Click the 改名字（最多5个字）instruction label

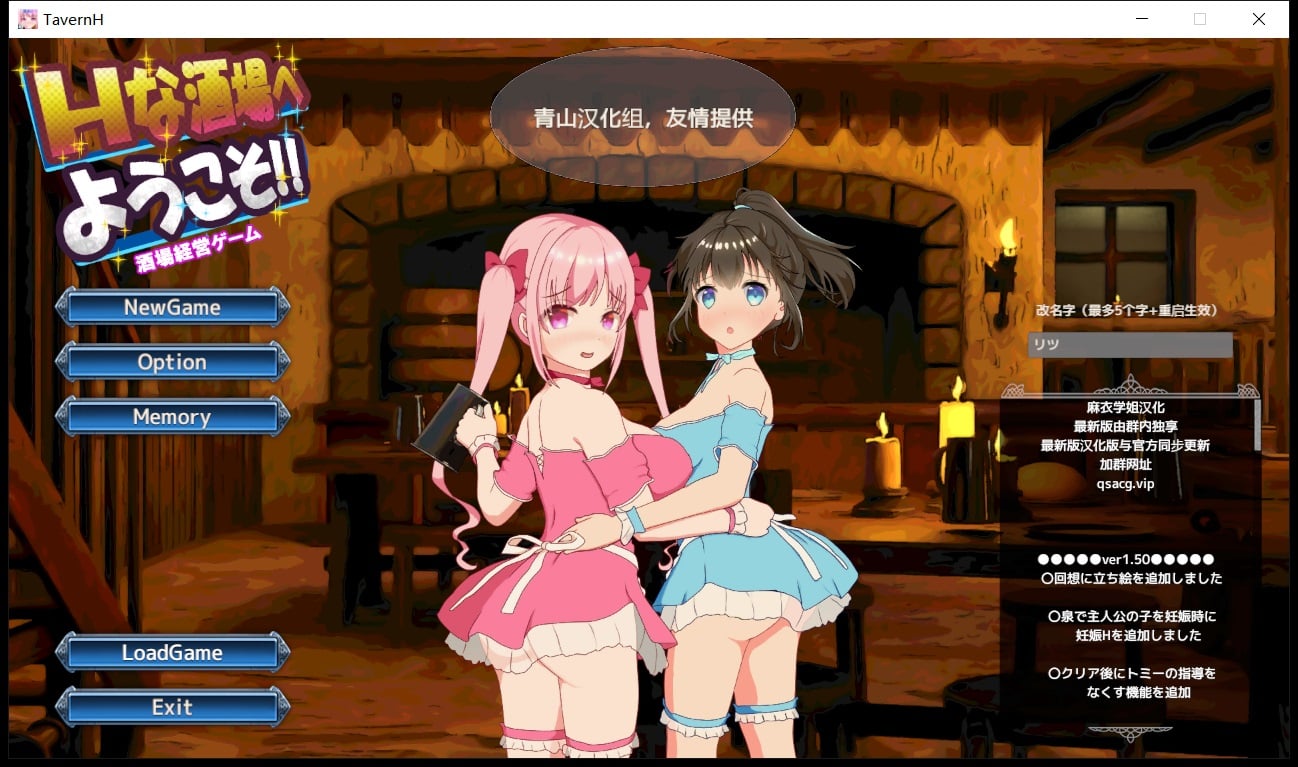click(x=1128, y=310)
